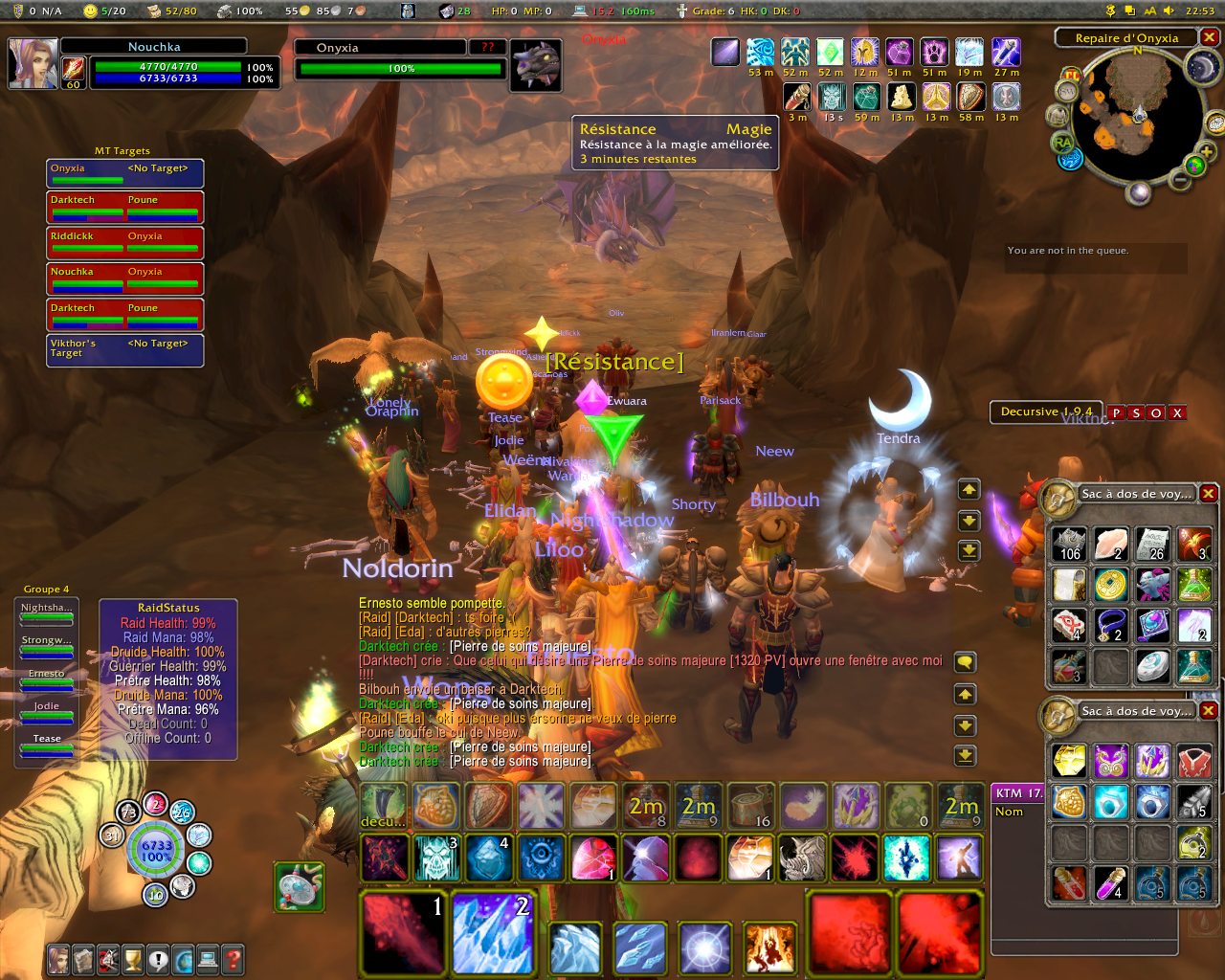The height and width of the screenshot is (980, 1225).
Task: Close the Decursive bar with X
Action: coord(1177,413)
